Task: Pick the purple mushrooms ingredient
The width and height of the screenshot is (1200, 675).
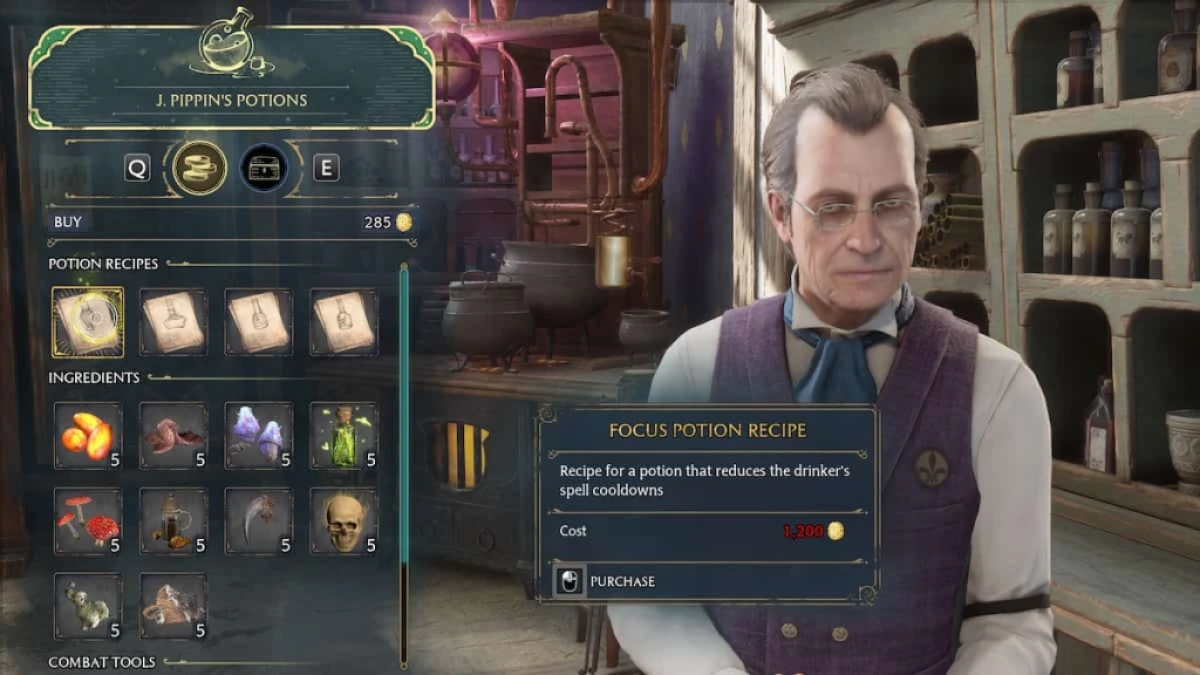Action: point(259,436)
